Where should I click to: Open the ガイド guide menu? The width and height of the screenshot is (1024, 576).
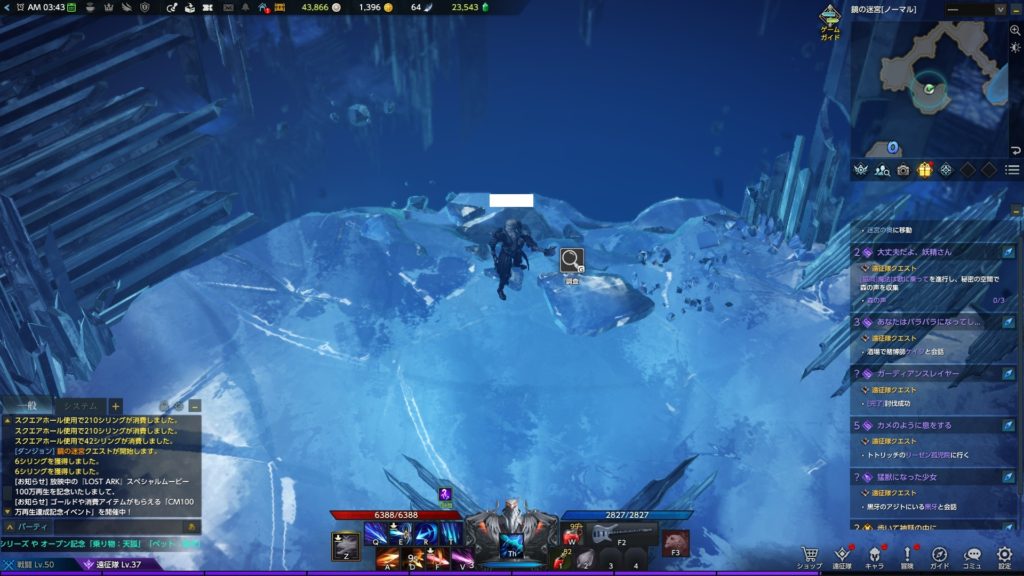pos(940,555)
